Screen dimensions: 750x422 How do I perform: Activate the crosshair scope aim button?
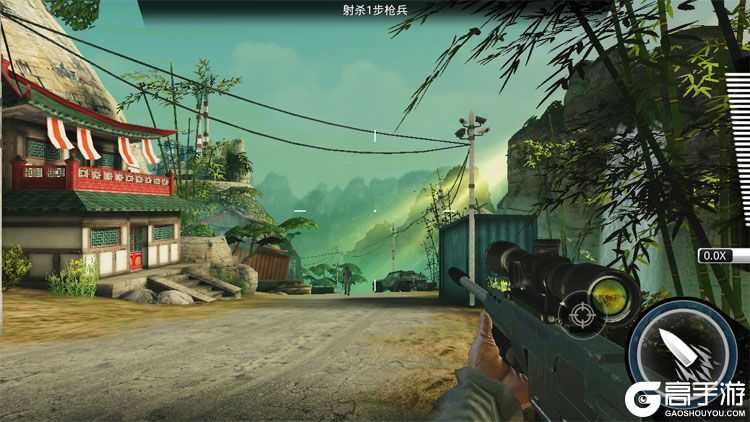point(581,318)
